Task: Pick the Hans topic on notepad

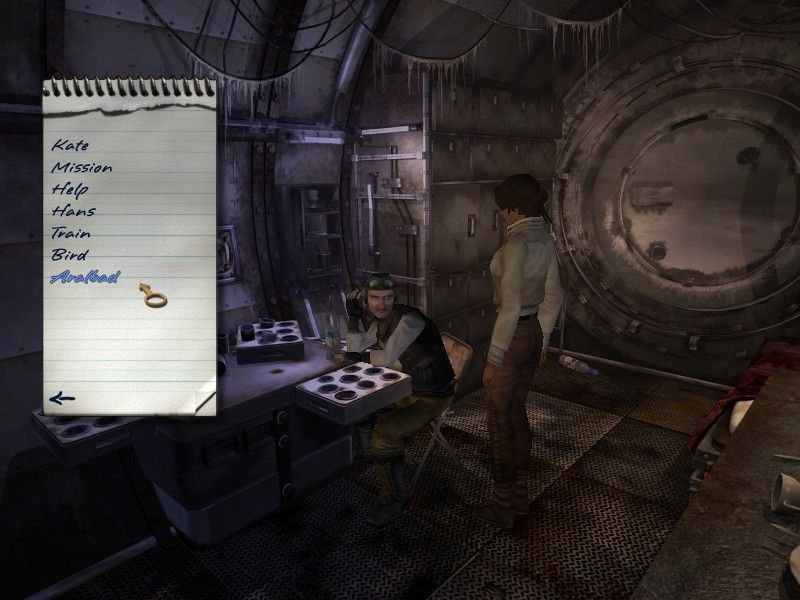Action: pos(73,211)
